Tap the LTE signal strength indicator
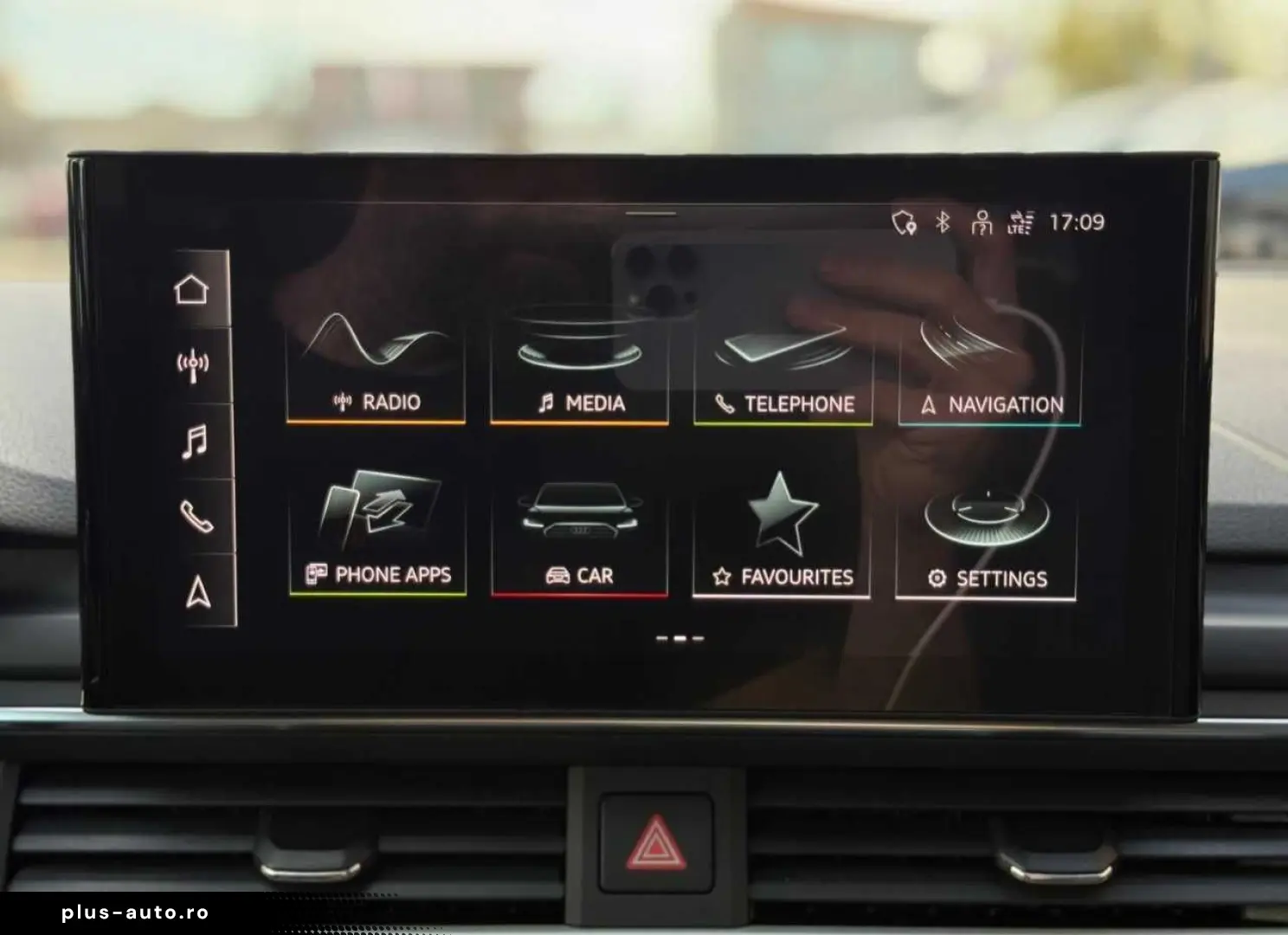 1021,222
